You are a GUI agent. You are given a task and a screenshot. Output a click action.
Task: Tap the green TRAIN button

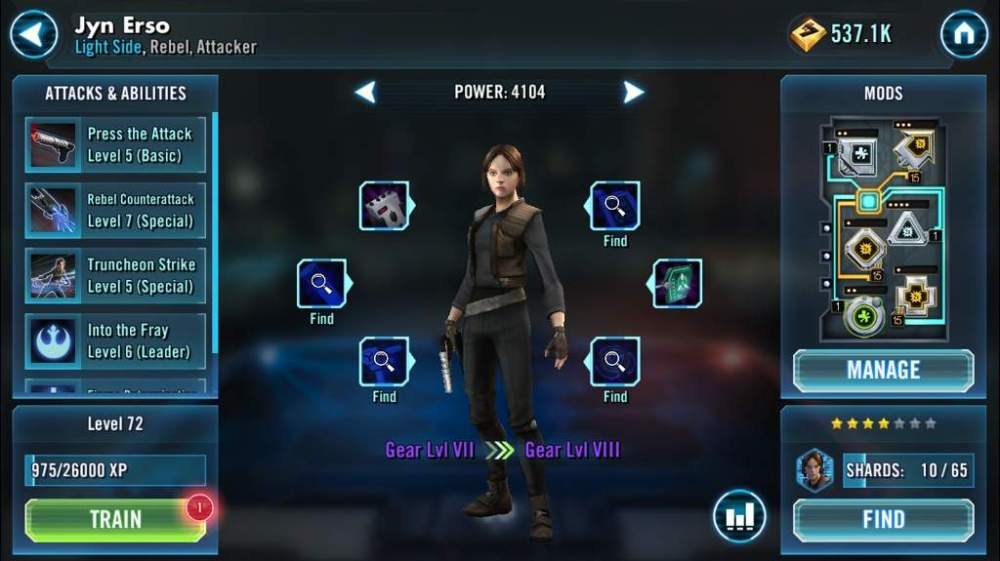pos(115,519)
